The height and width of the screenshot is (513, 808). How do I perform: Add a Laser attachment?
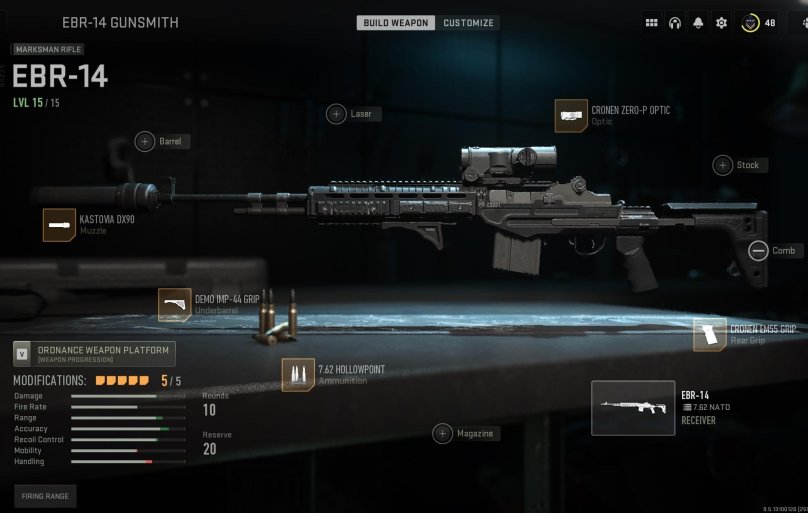[337, 114]
